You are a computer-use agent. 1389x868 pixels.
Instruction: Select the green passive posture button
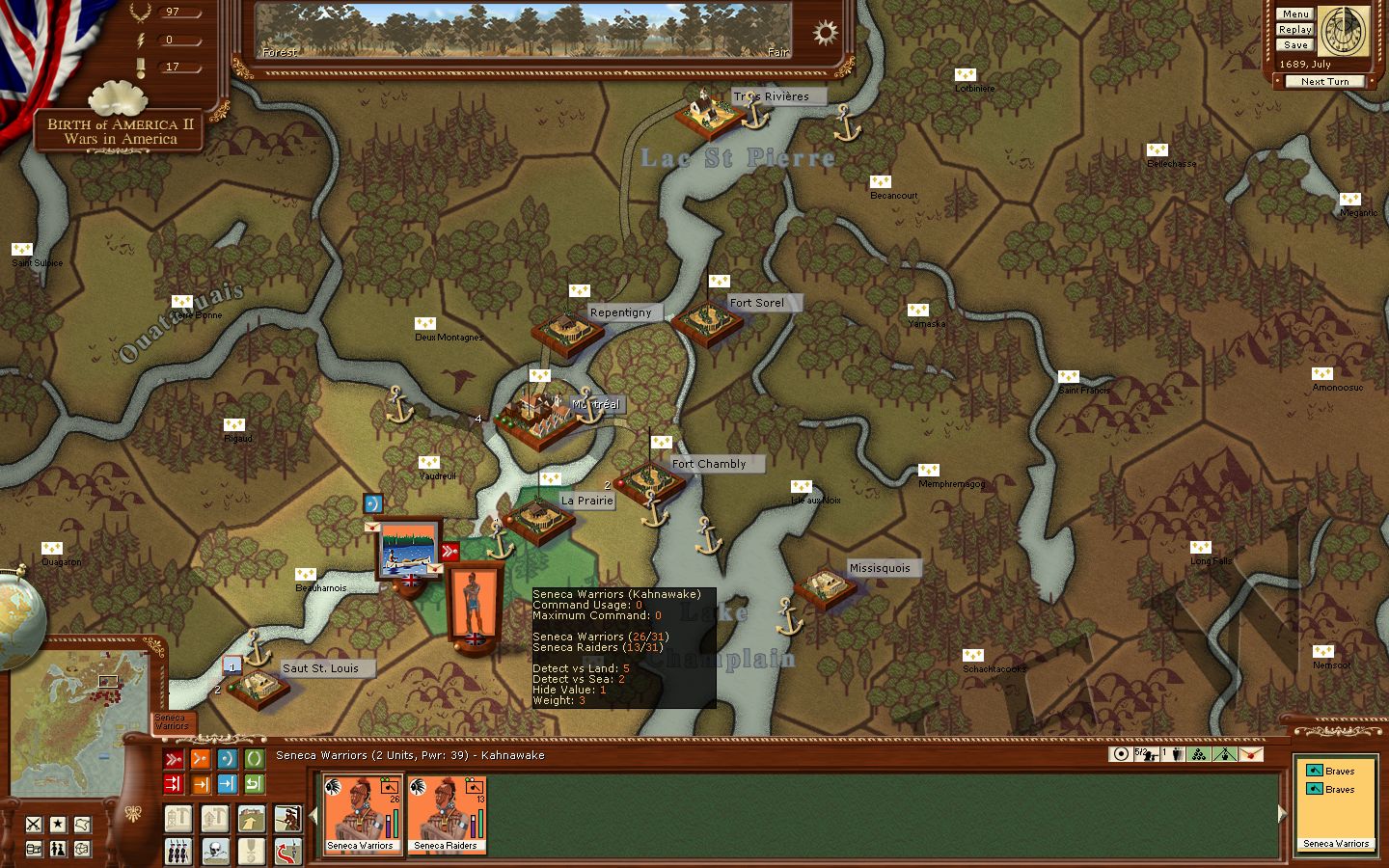tap(254, 759)
